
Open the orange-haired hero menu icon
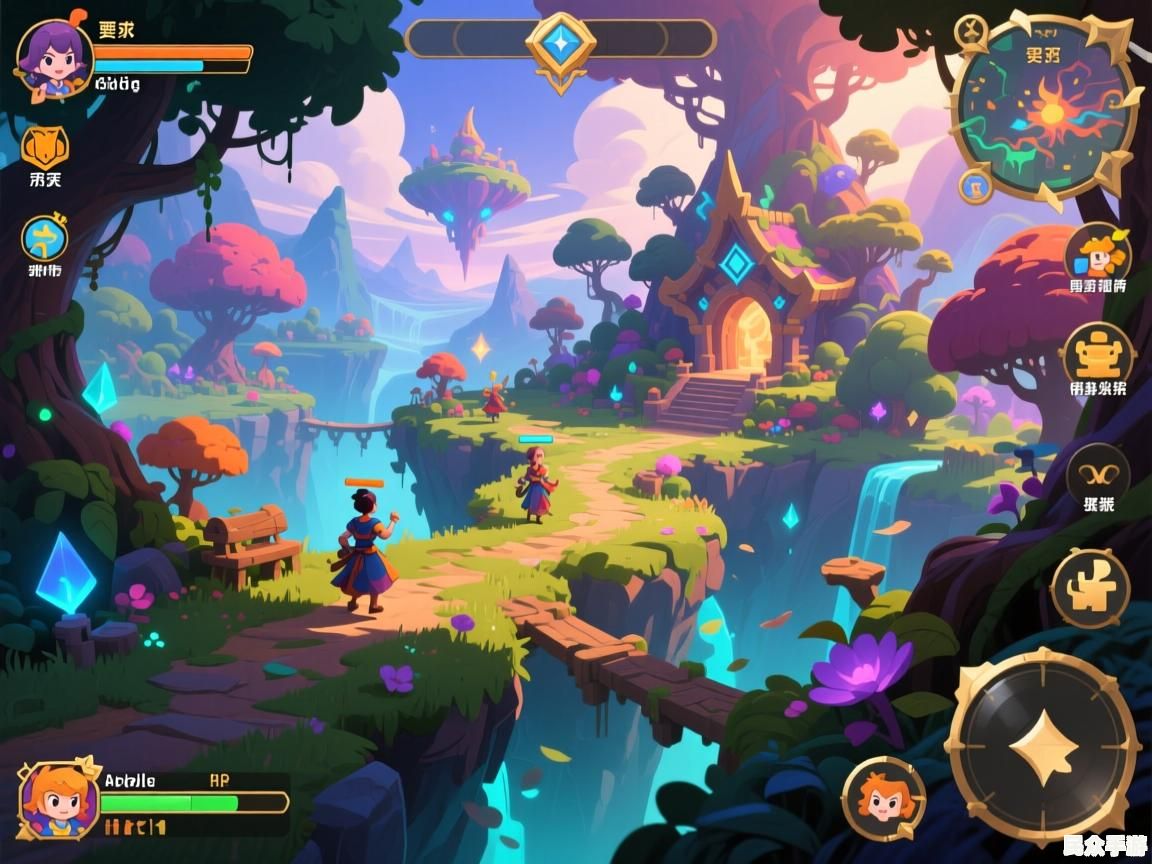click(1097, 254)
